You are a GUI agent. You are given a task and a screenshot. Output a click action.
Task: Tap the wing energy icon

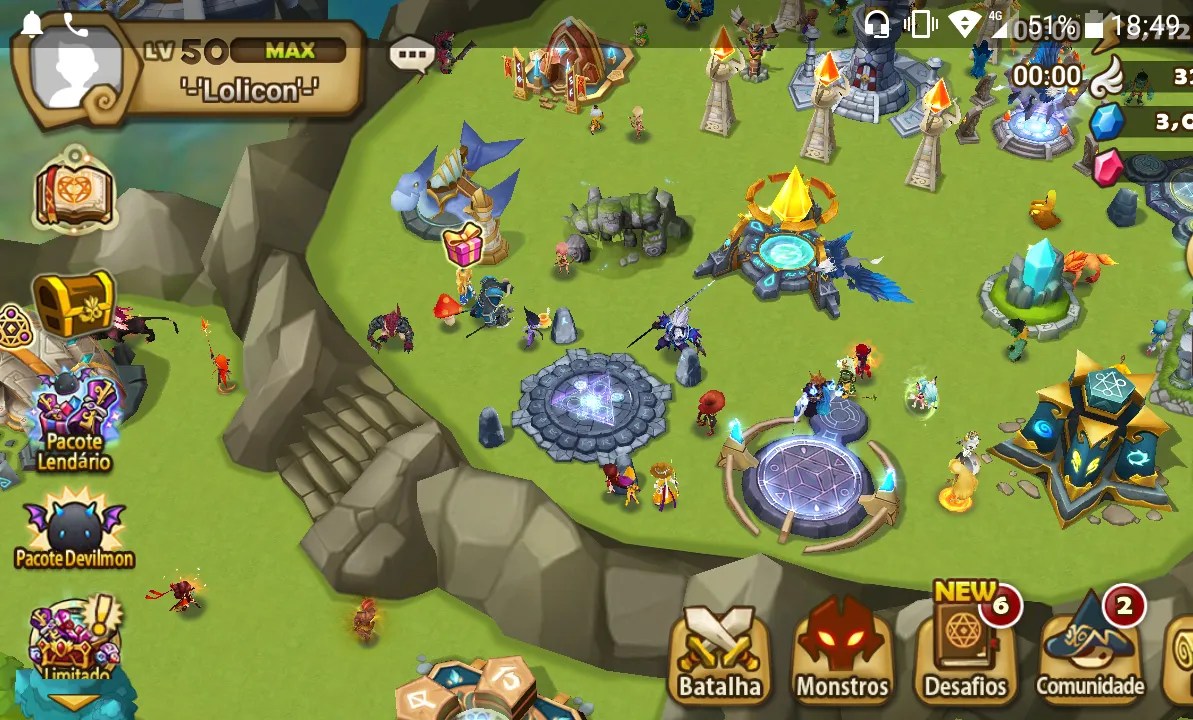[1106, 75]
